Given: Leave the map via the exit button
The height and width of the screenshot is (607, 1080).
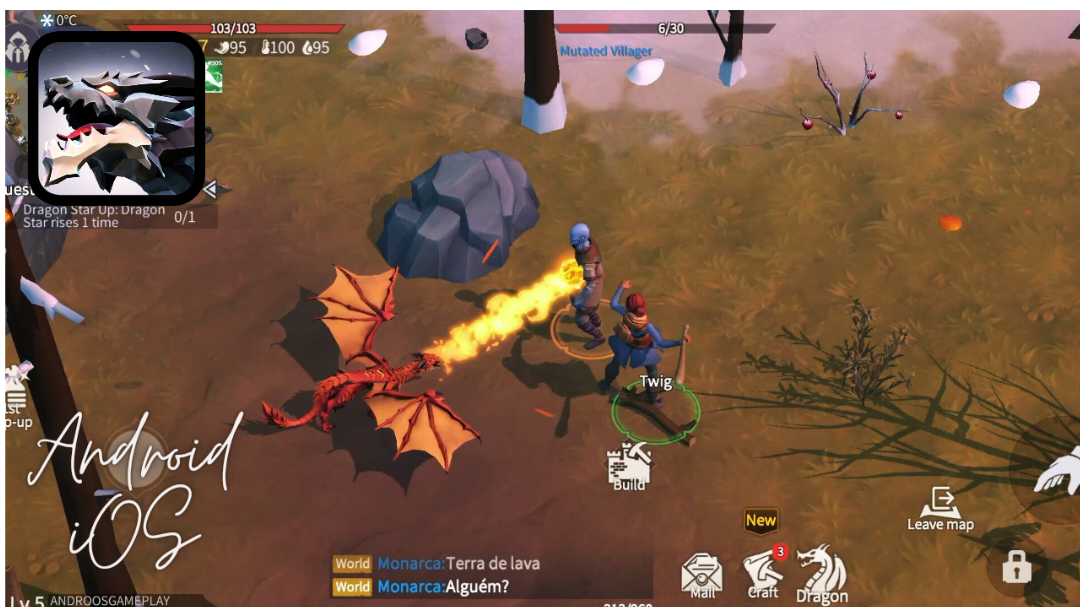Looking at the screenshot, I should 940,507.
